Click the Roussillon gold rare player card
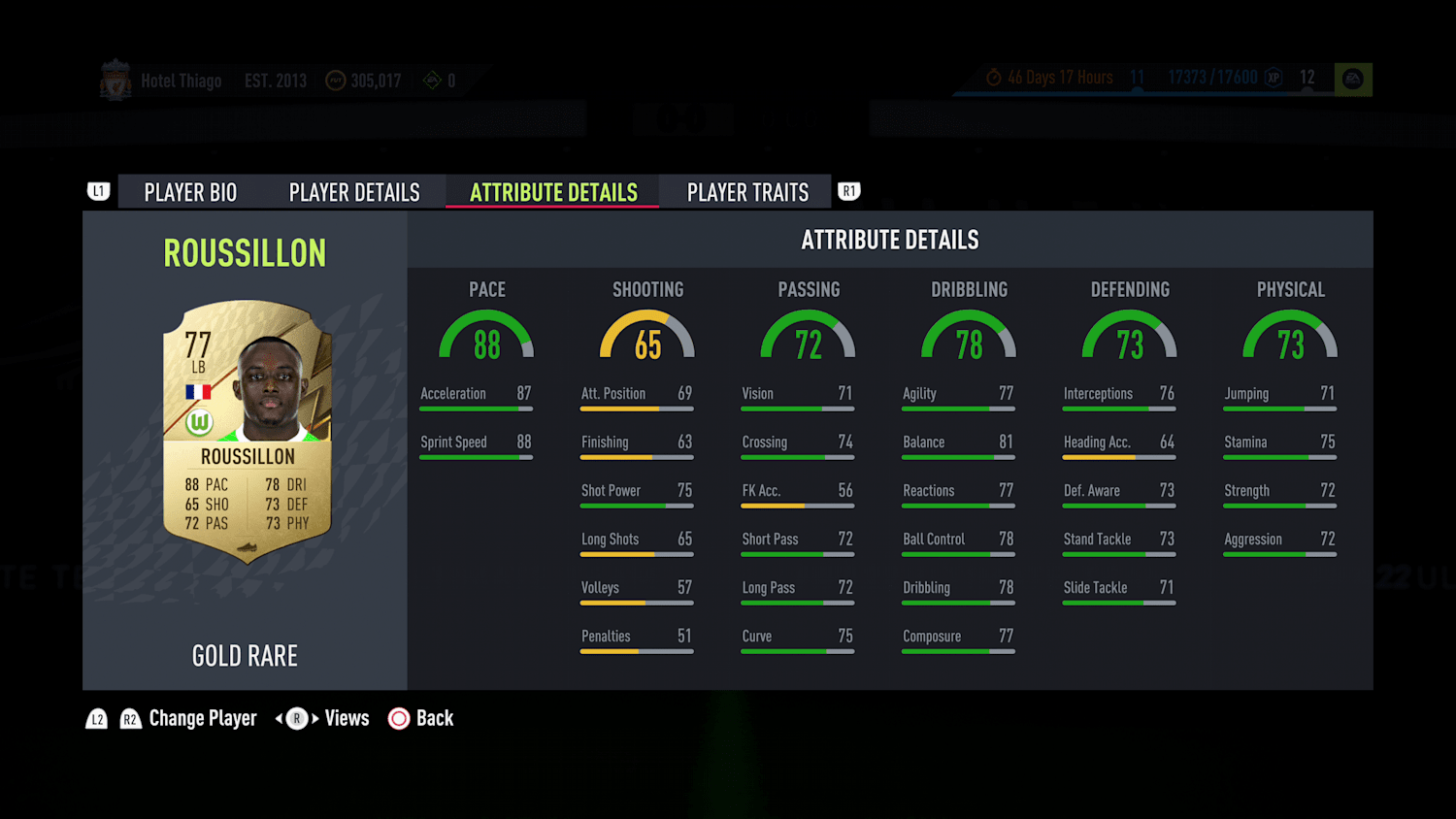The image size is (1456, 819). 247,431
